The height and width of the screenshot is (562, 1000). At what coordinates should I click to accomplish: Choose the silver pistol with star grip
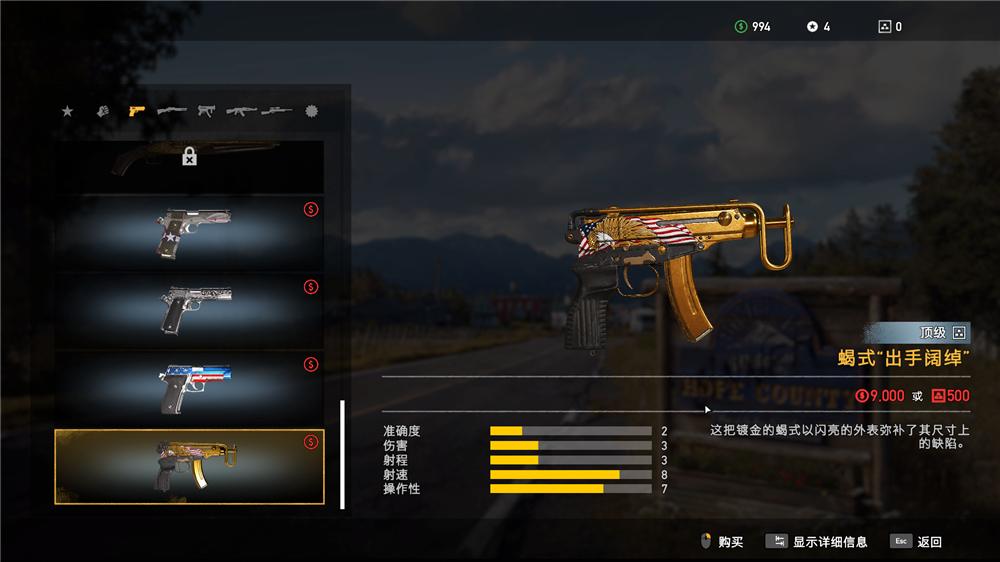click(189, 231)
